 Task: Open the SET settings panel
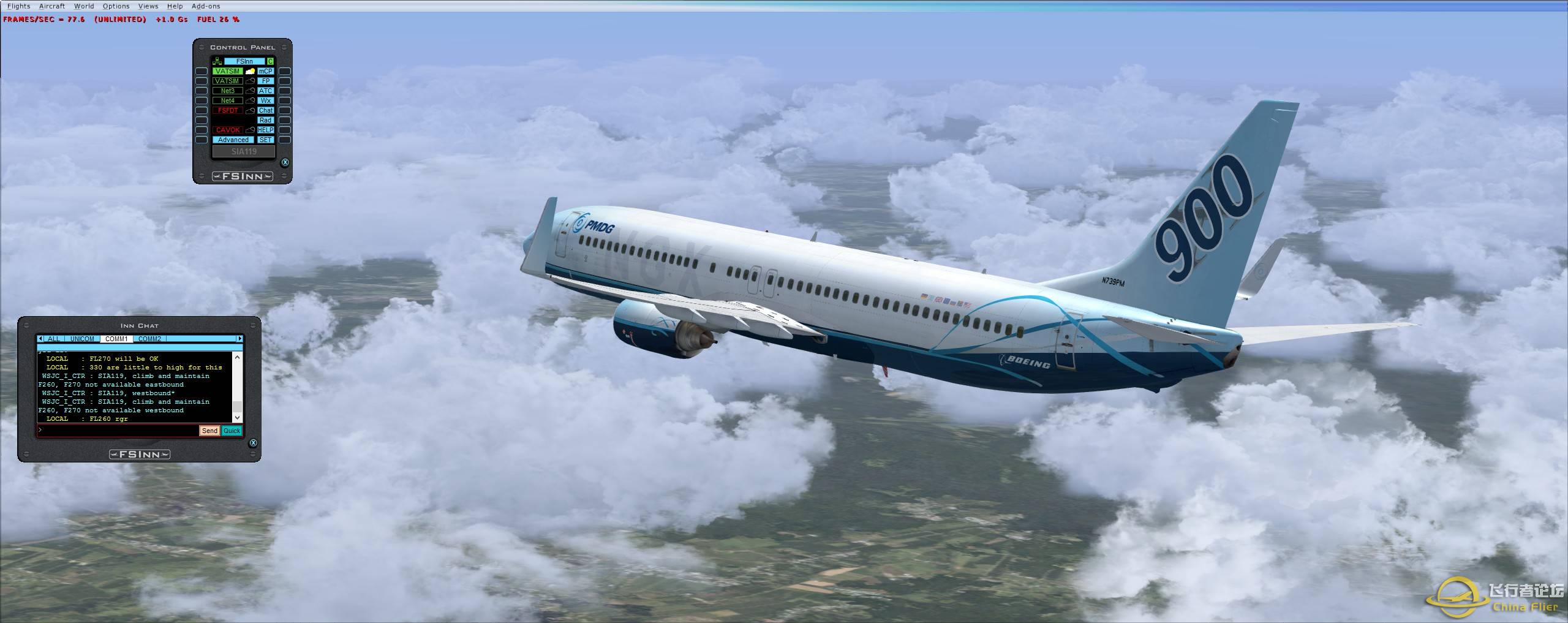pyautogui.click(x=266, y=140)
